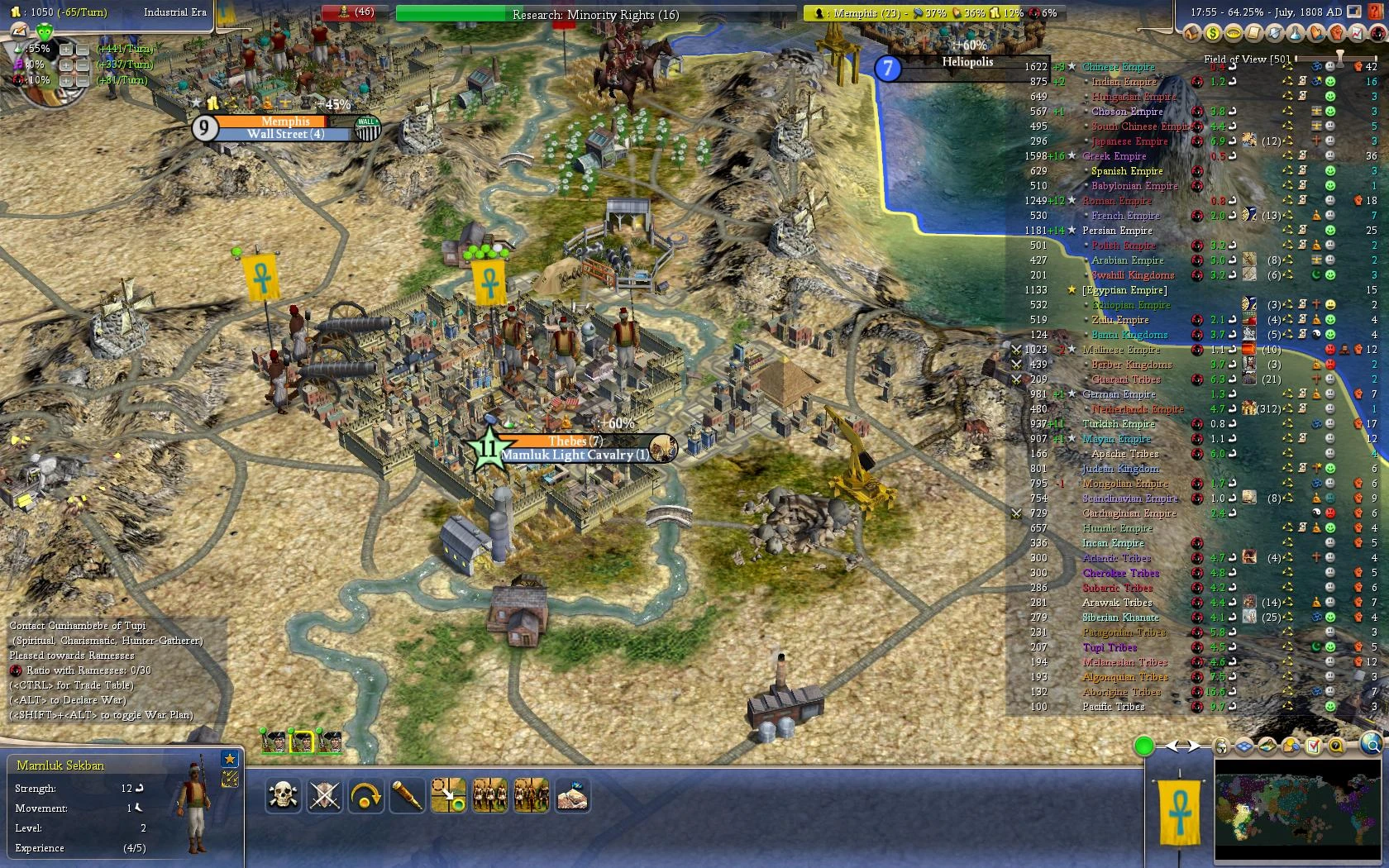Screen dimensions: 1389x868
Task: Open the Foreign Advisor scroll icon
Action: (x=1253, y=34)
